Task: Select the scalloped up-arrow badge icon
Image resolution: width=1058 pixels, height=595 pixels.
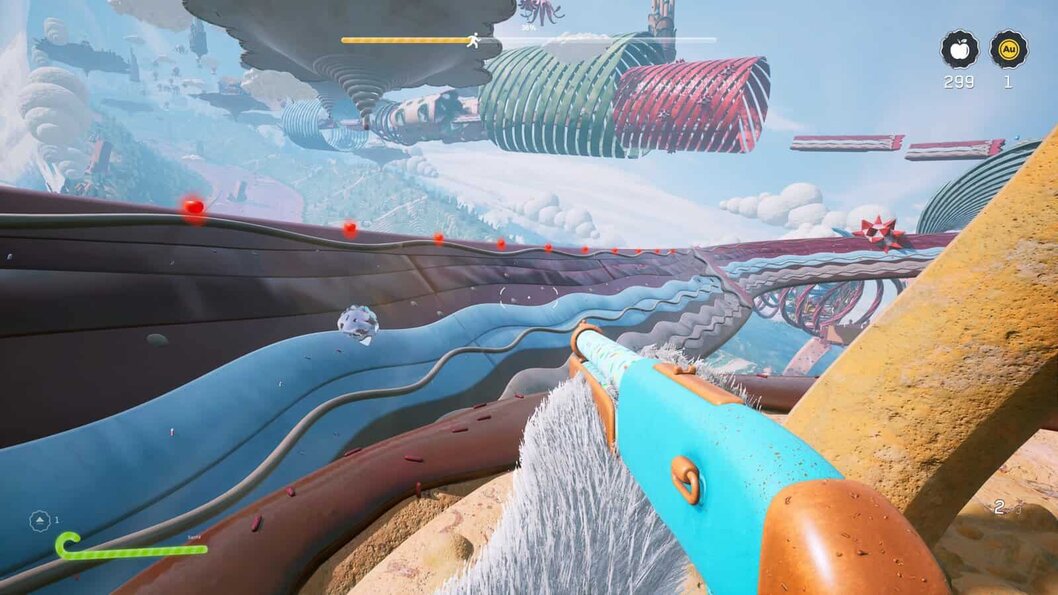Action: tap(40, 520)
